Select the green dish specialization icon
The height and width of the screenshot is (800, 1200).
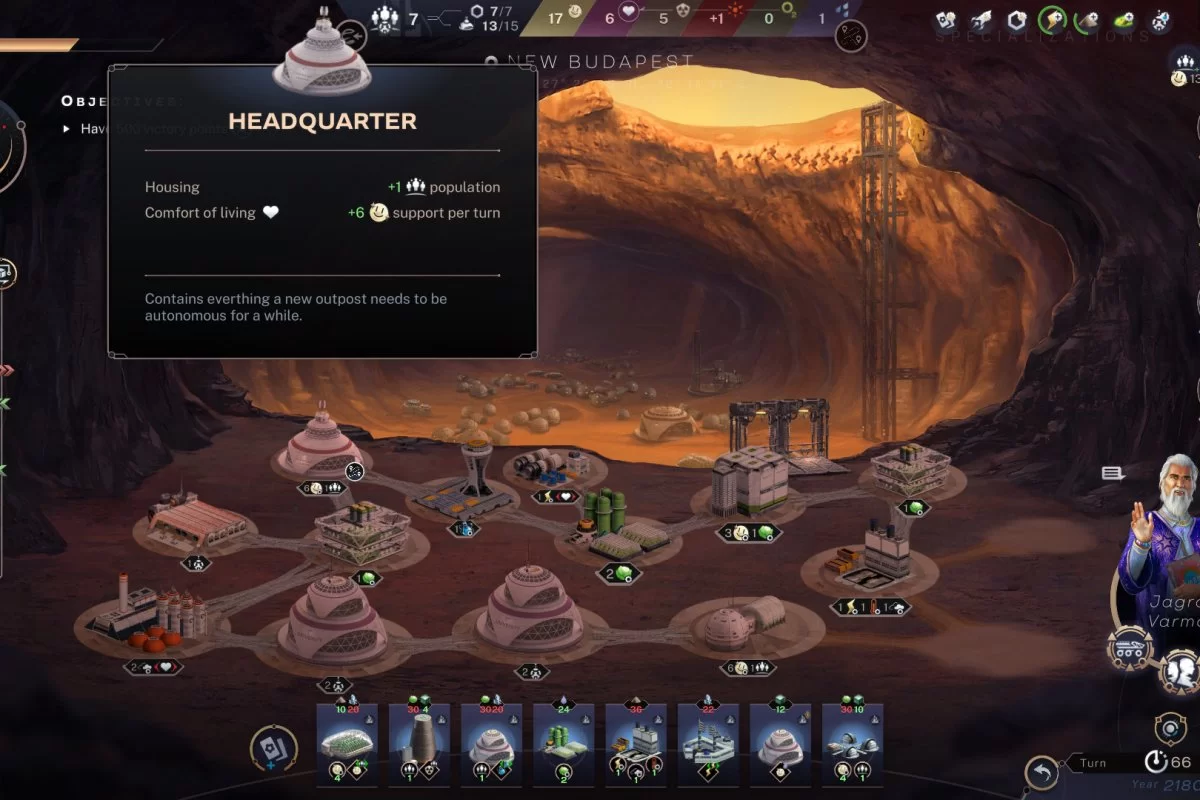pos(1124,19)
